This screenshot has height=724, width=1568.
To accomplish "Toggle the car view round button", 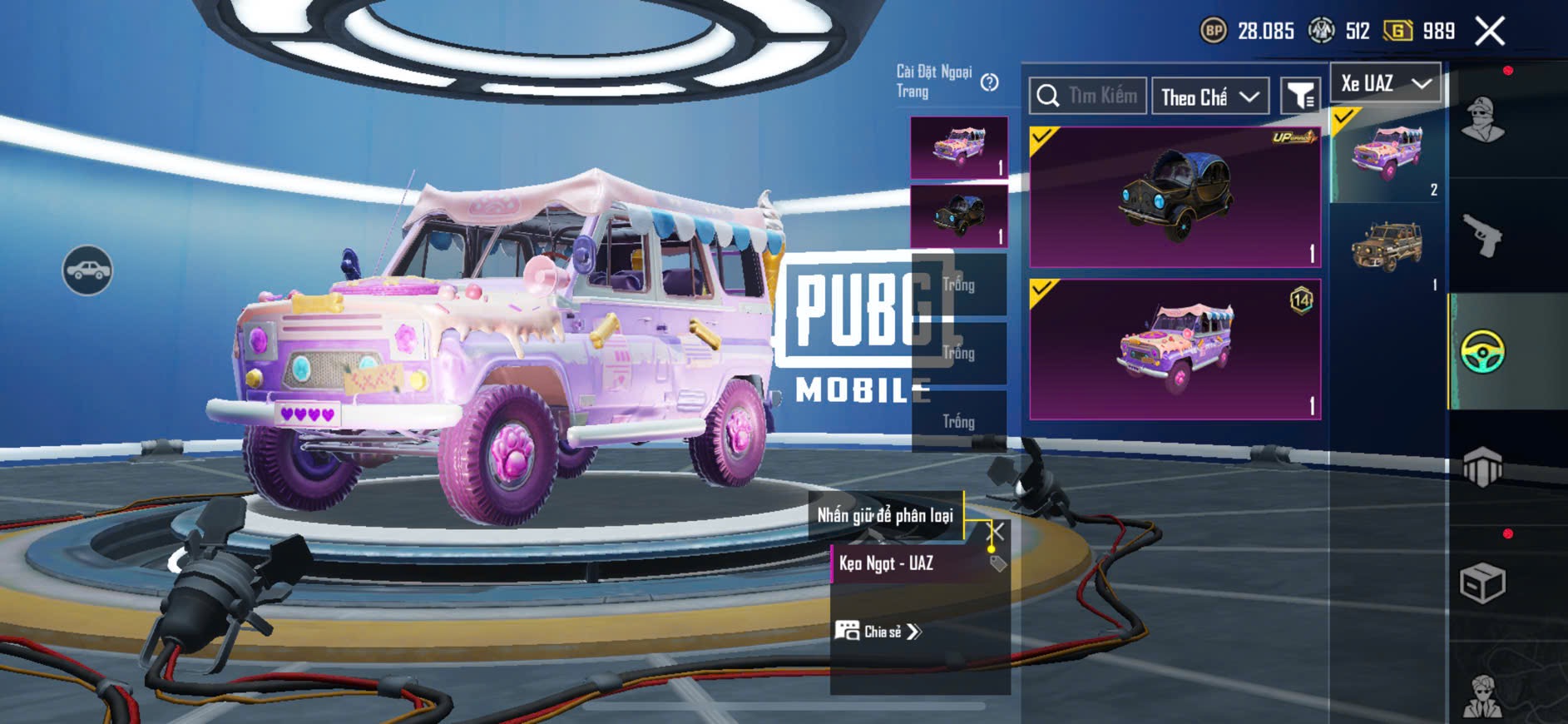I will point(87,270).
